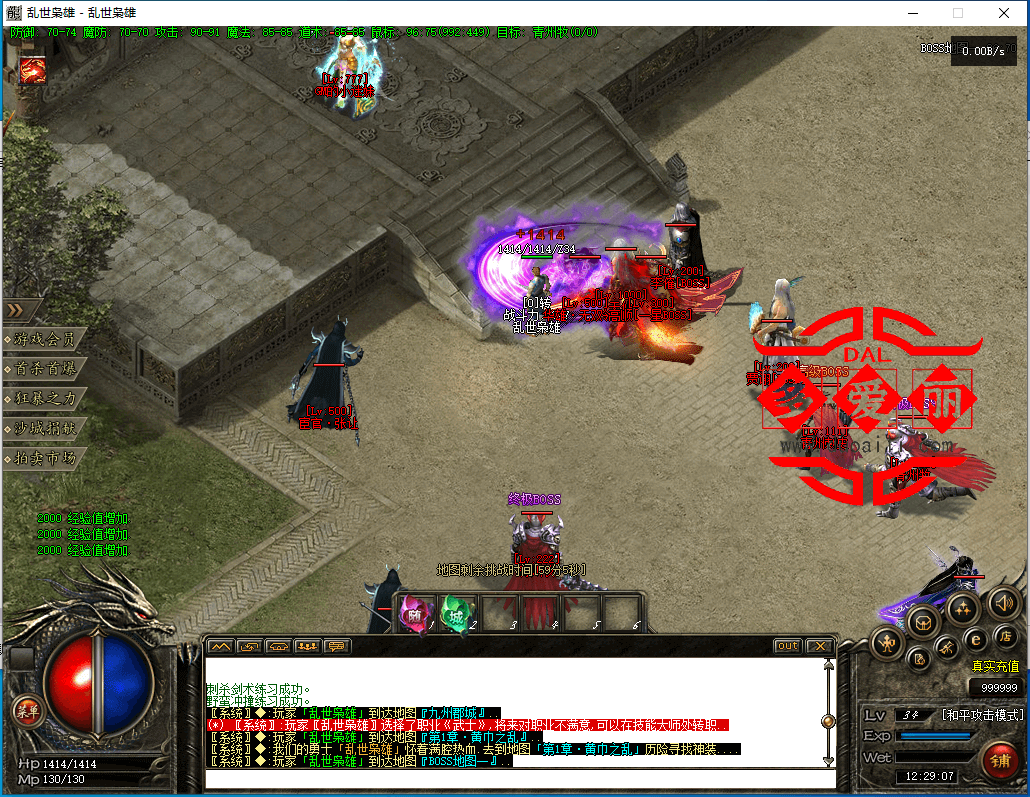Open the 游戏会员 membership menu

click(44, 339)
